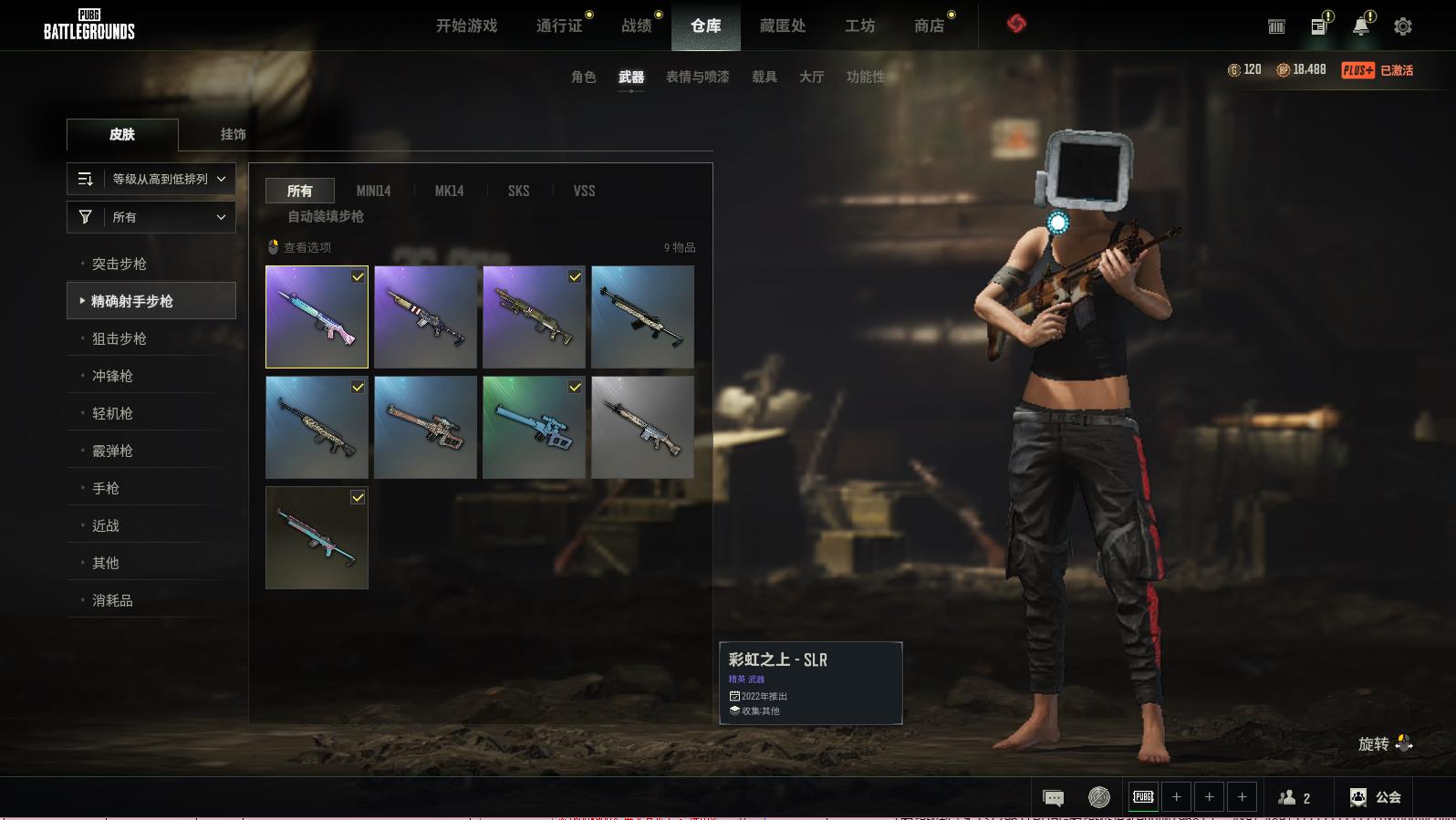Viewport: 1456px width, 820px height.
Task: Open the 战绩 career tab
Action: tap(637, 26)
